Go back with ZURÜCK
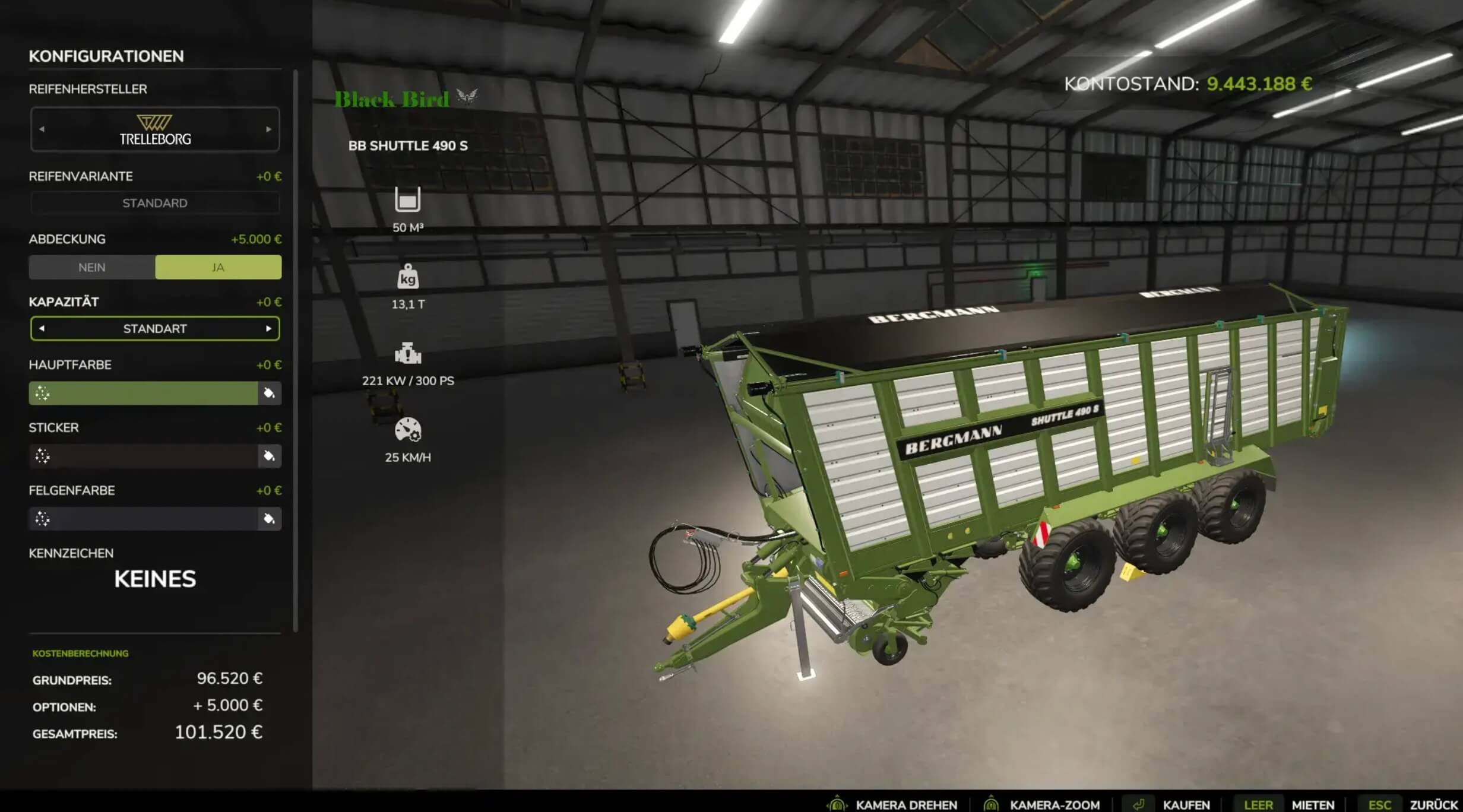 (x=1433, y=805)
